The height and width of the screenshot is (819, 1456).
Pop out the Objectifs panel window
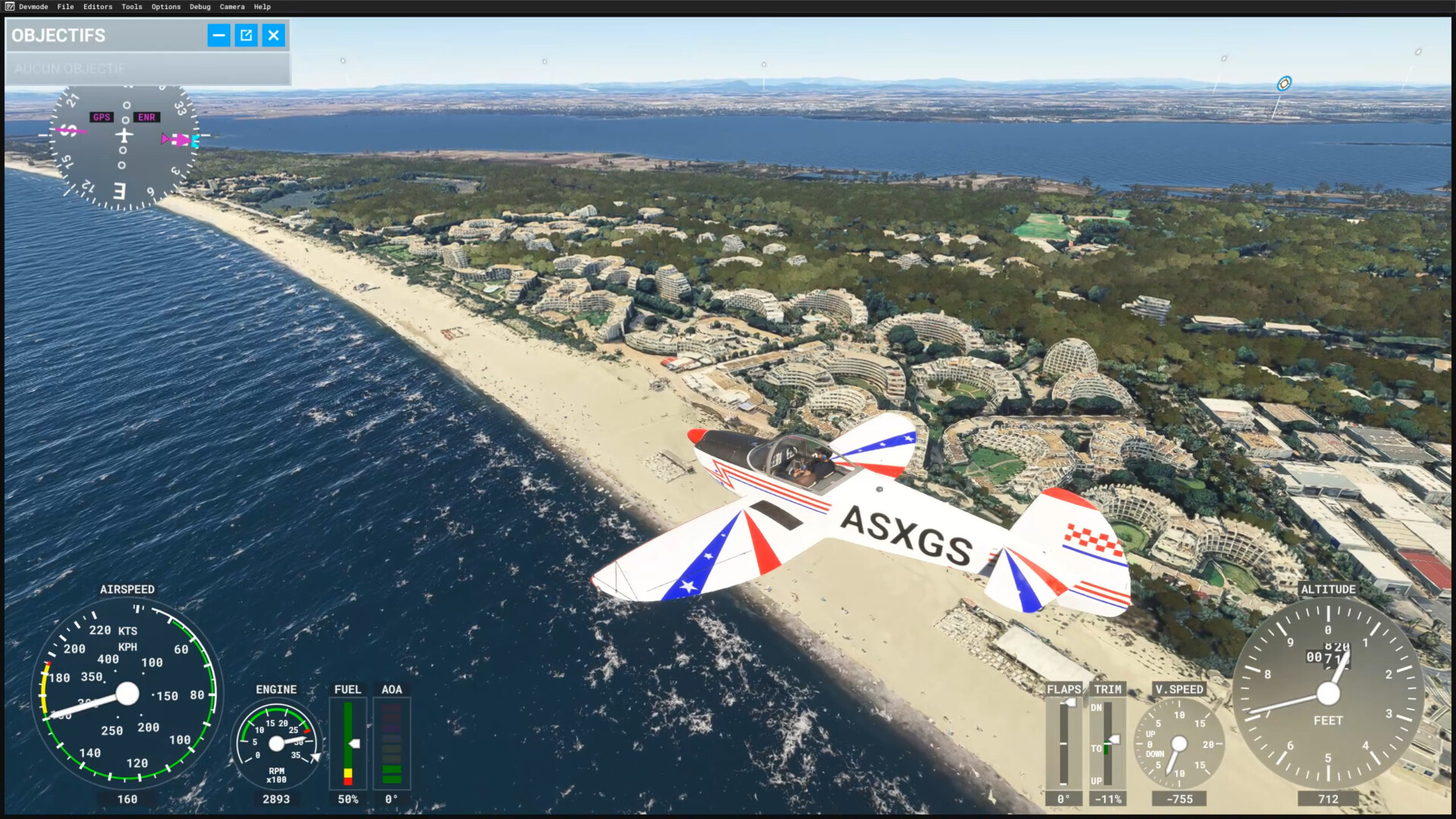pos(246,35)
